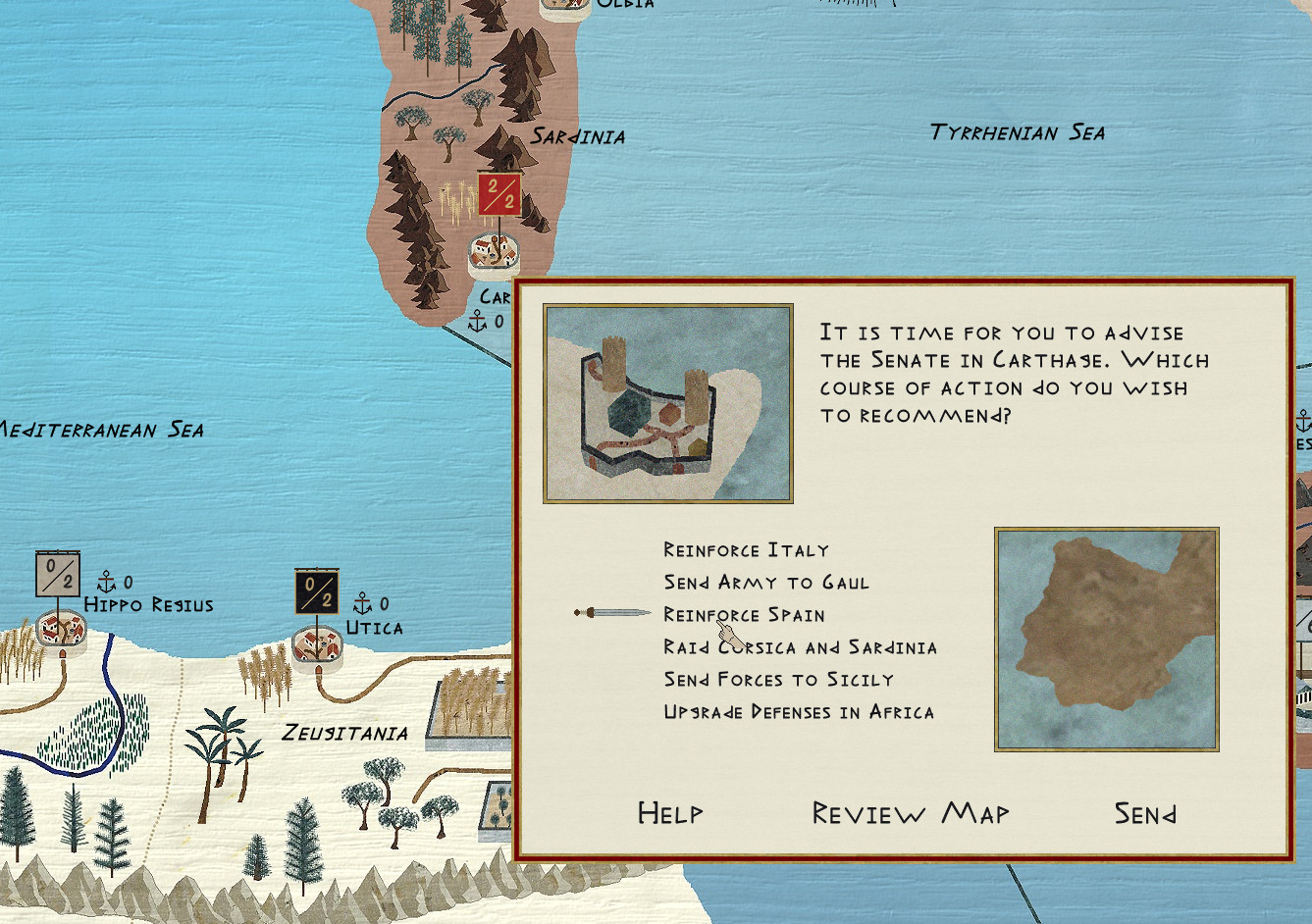Viewport: 1312px width, 924px height.
Task: Choose Upgrade Defenses in Africa
Action: (798, 712)
